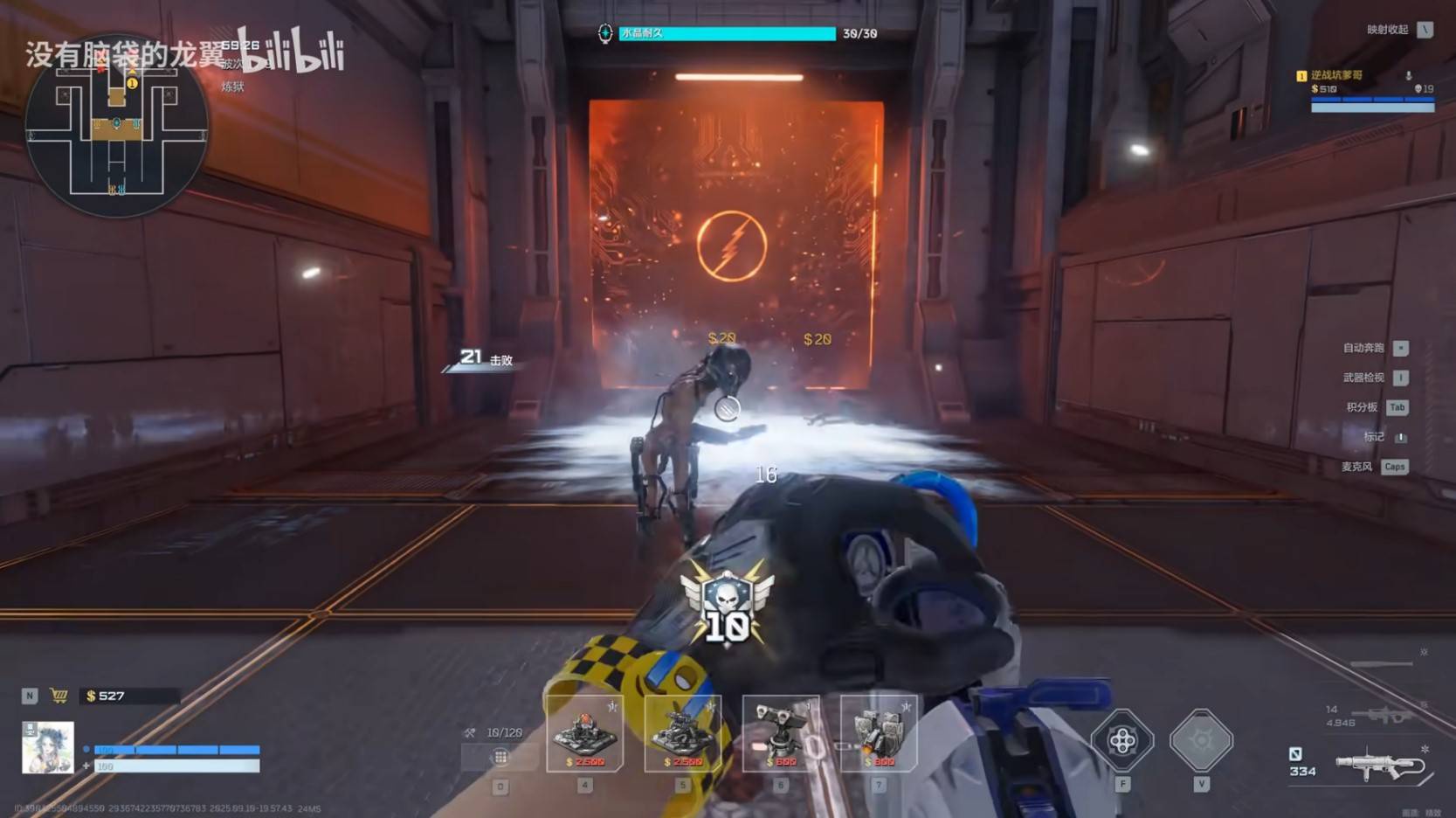
Task: Trigger the greyed-out sun-shaped skill icon
Action: coord(1201,741)
